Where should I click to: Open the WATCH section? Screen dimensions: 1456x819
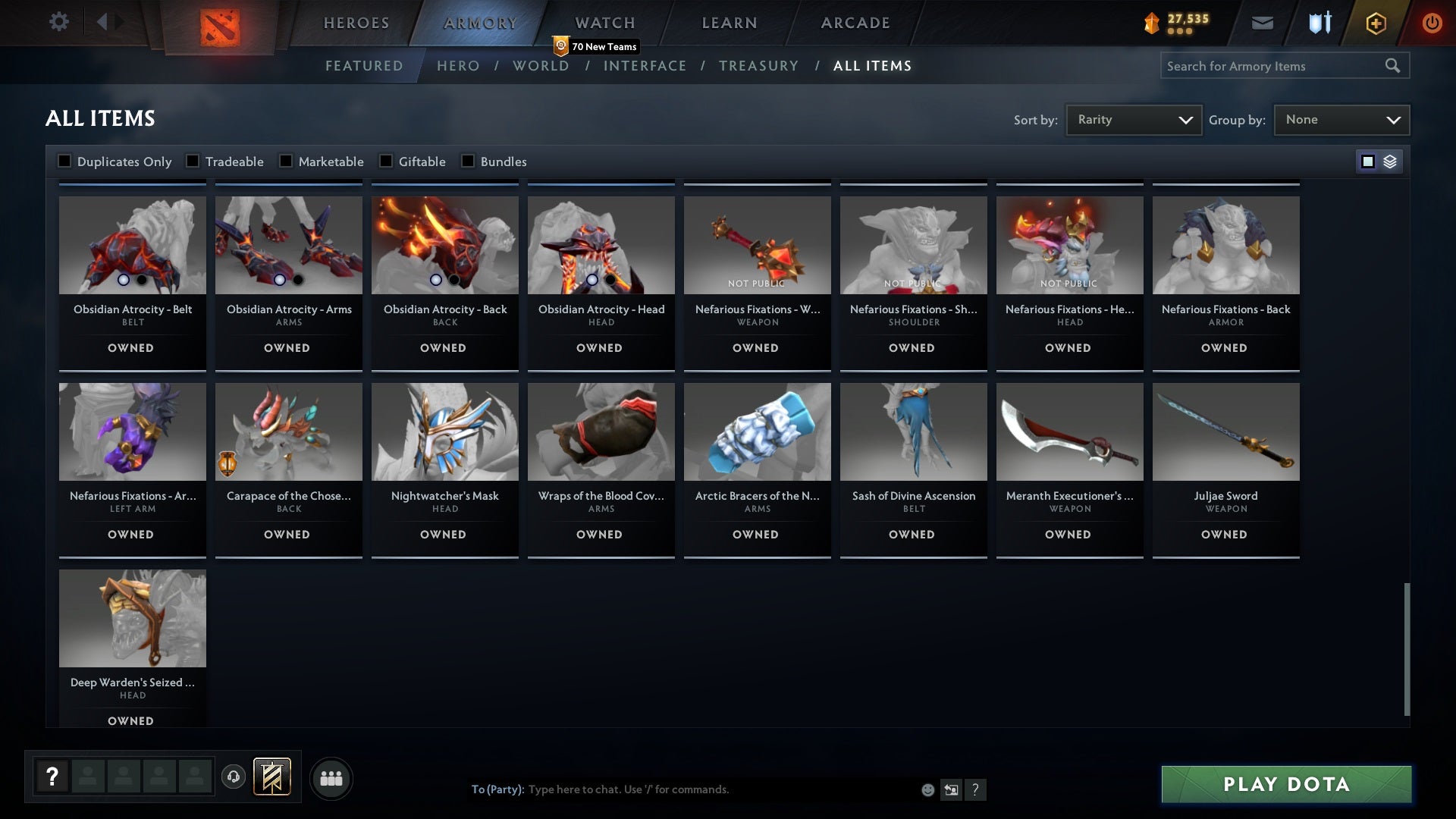[604, 23]
